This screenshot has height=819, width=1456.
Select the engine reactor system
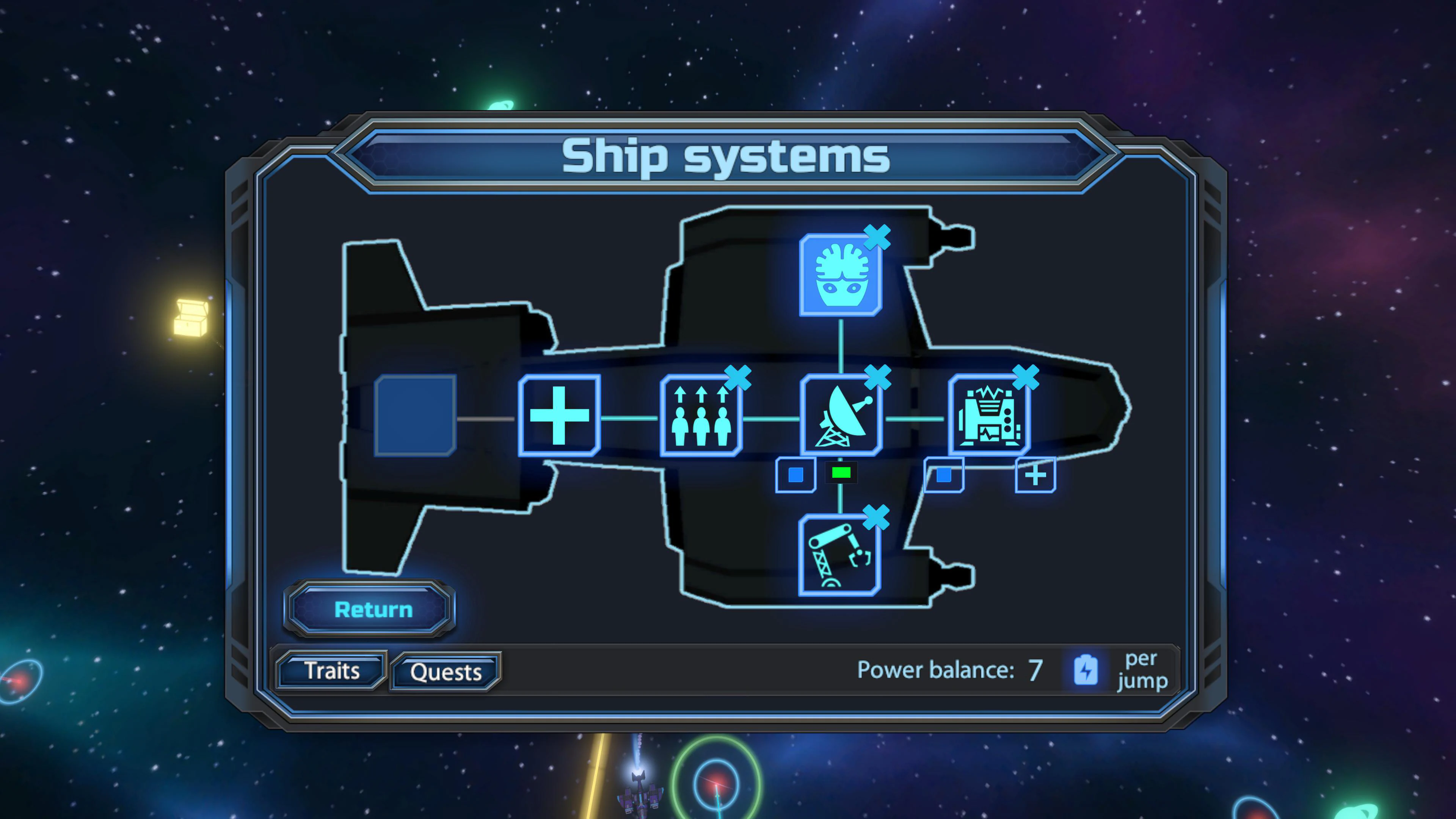point(989,414)
